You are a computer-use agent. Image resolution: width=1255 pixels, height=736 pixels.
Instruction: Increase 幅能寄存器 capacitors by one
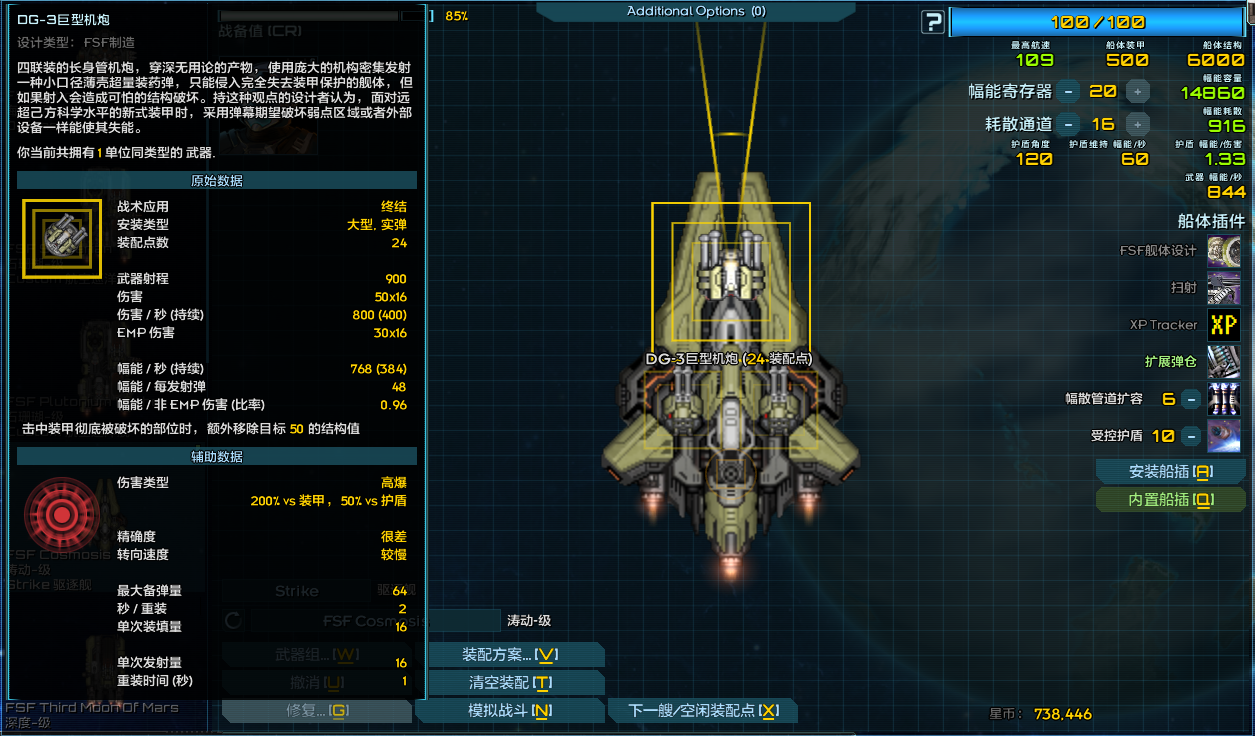pos(1137,92)
